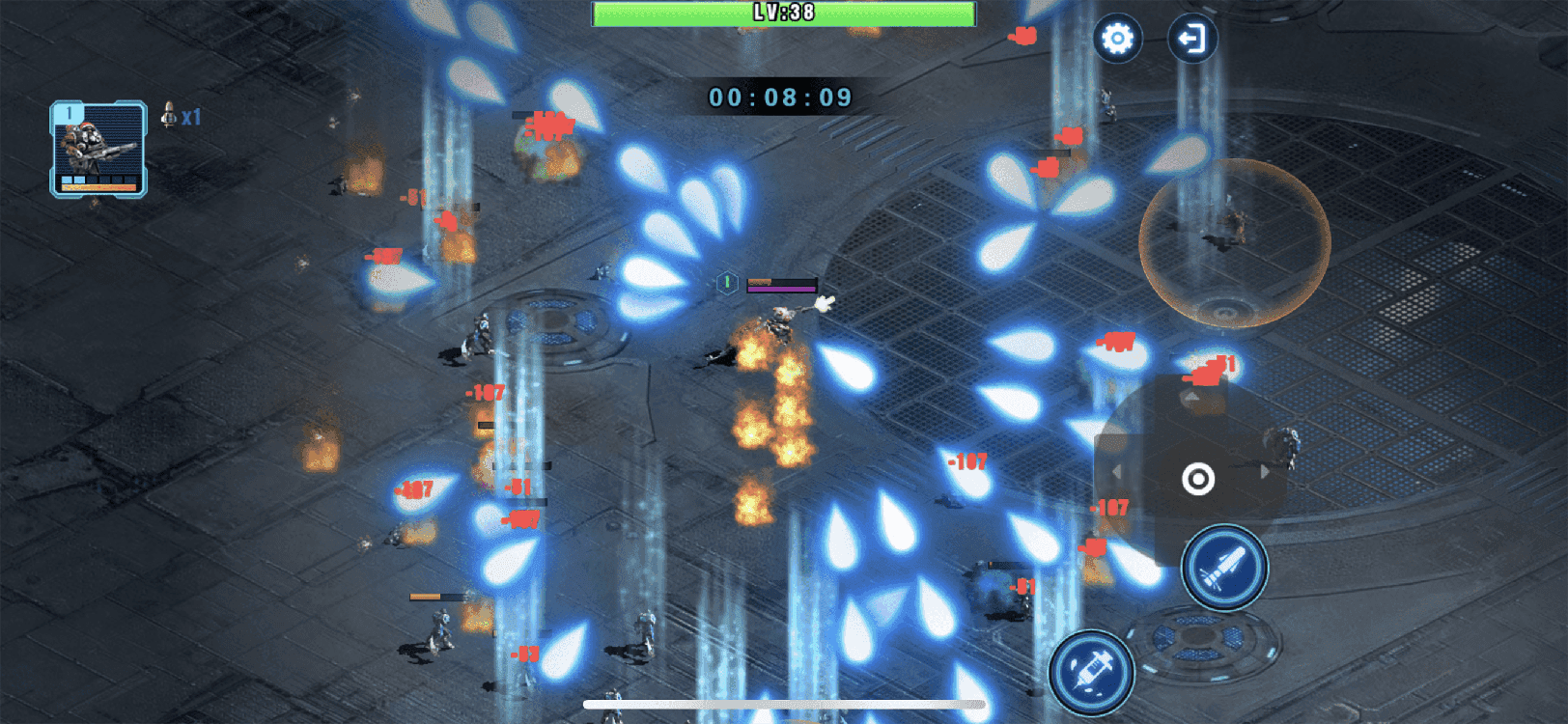Open the gear settings menu

1117,40
